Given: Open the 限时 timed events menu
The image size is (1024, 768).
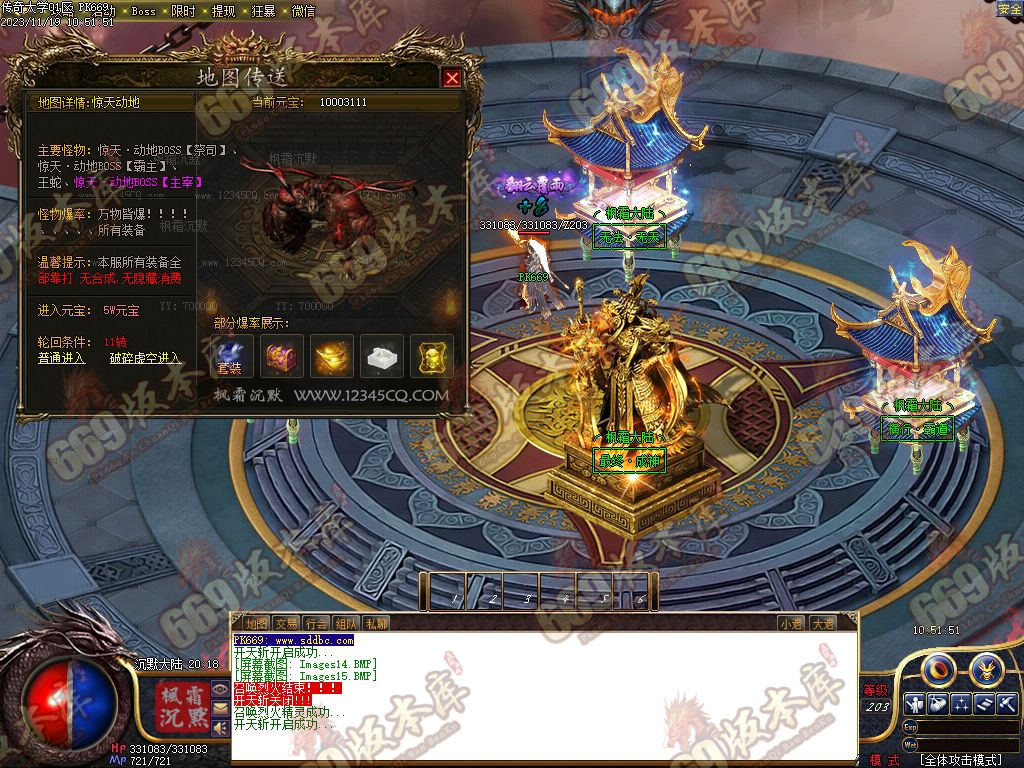Looking at the screenshot, I should [183, 11].
